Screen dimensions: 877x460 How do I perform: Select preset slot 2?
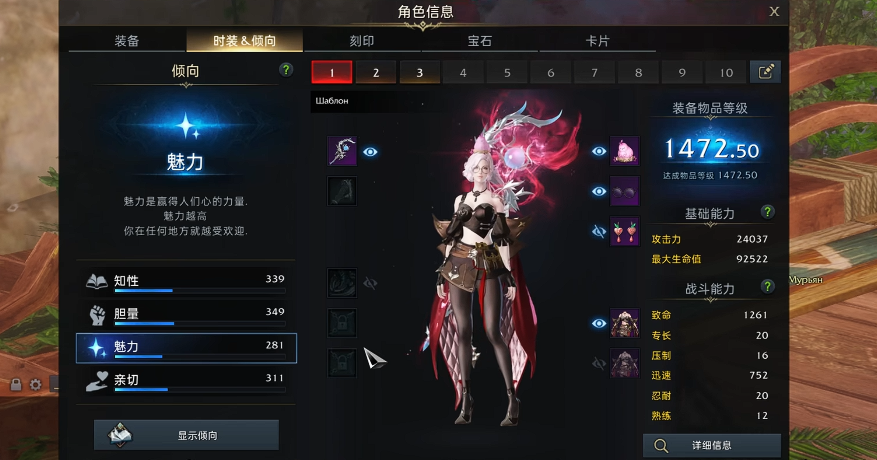(x=376, y=72)
